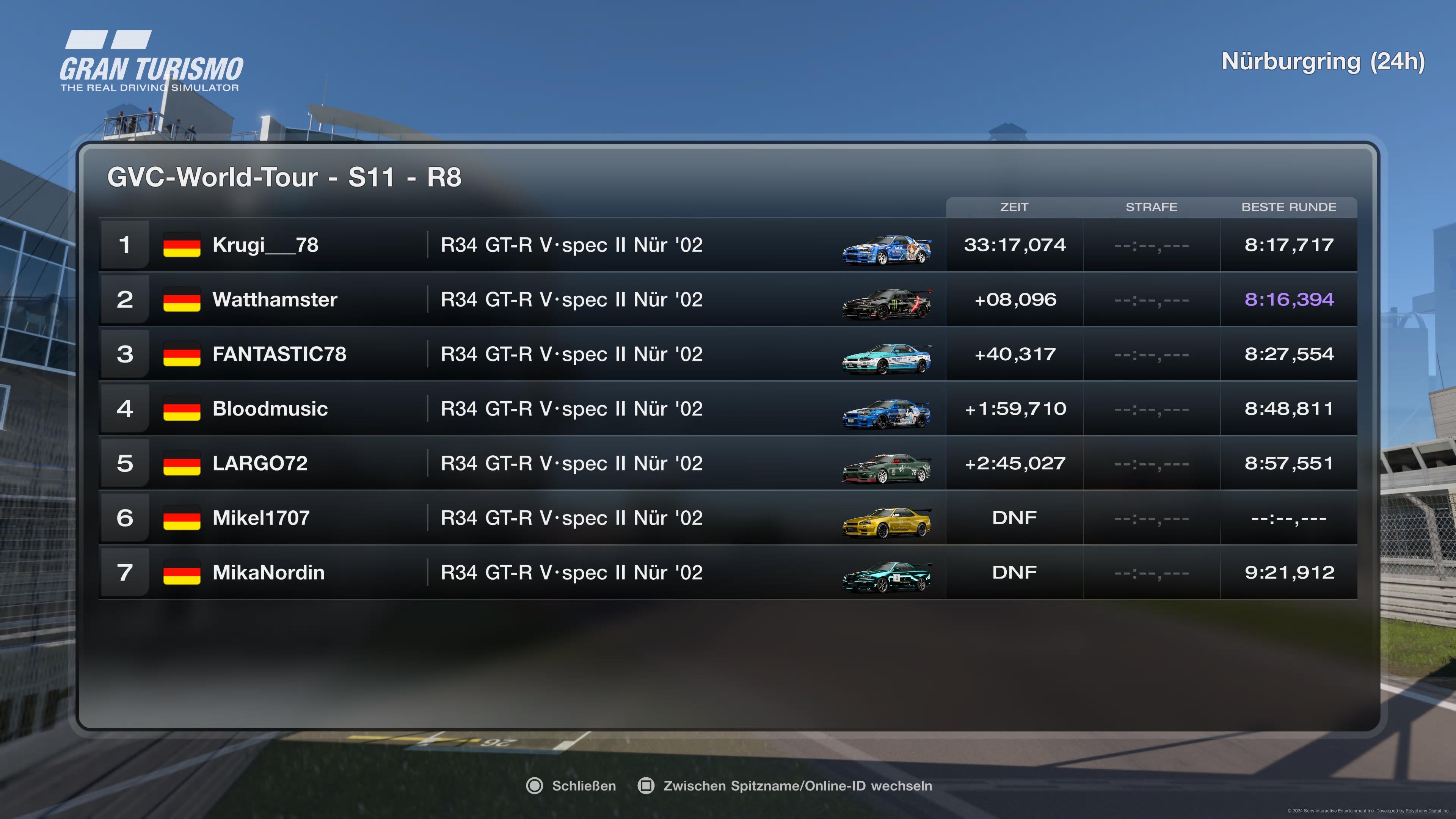The width and height of the screenshot is (1456, 819).
Task: Select Krugi___78's first place result row
Action: (x=728, y=245)
